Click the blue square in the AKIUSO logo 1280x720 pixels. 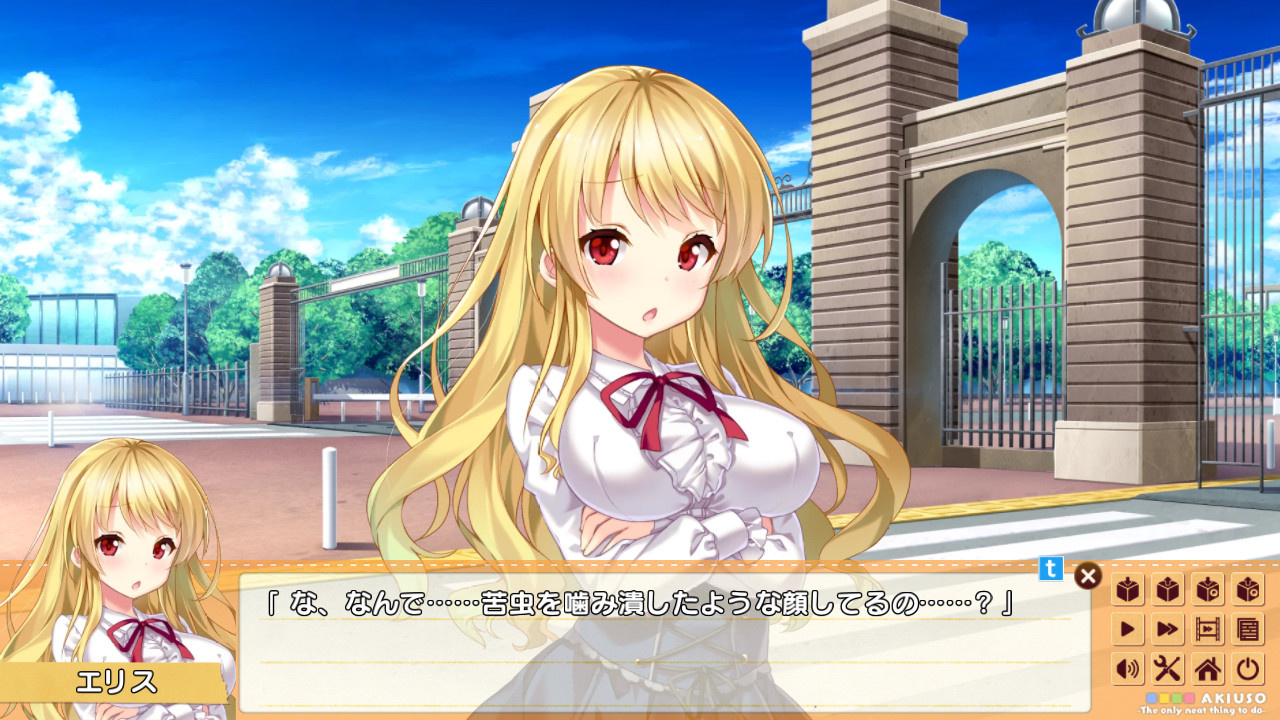tap(1151, 698)
